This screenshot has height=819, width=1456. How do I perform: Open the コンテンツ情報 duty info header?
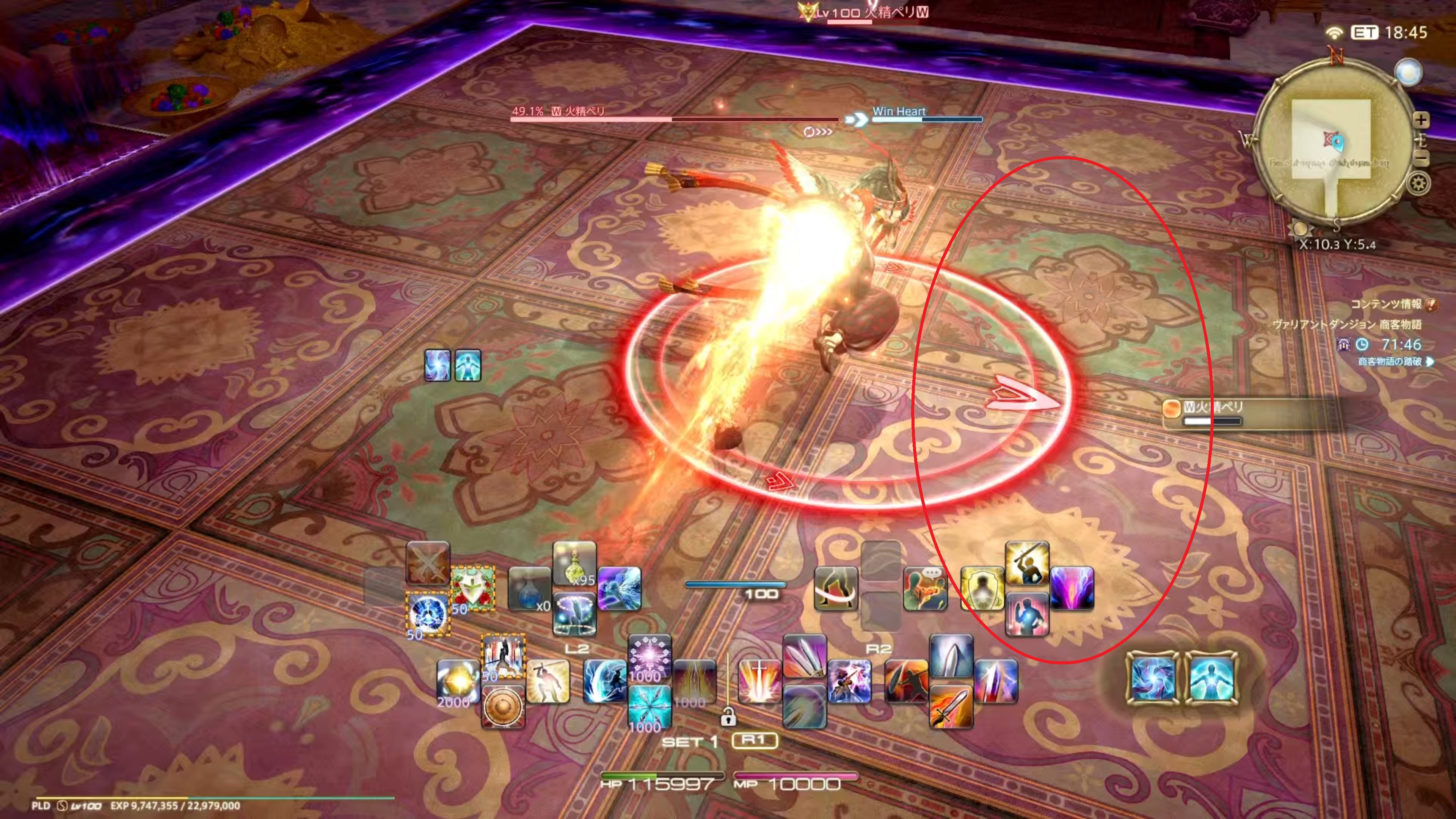[1386, 304]
